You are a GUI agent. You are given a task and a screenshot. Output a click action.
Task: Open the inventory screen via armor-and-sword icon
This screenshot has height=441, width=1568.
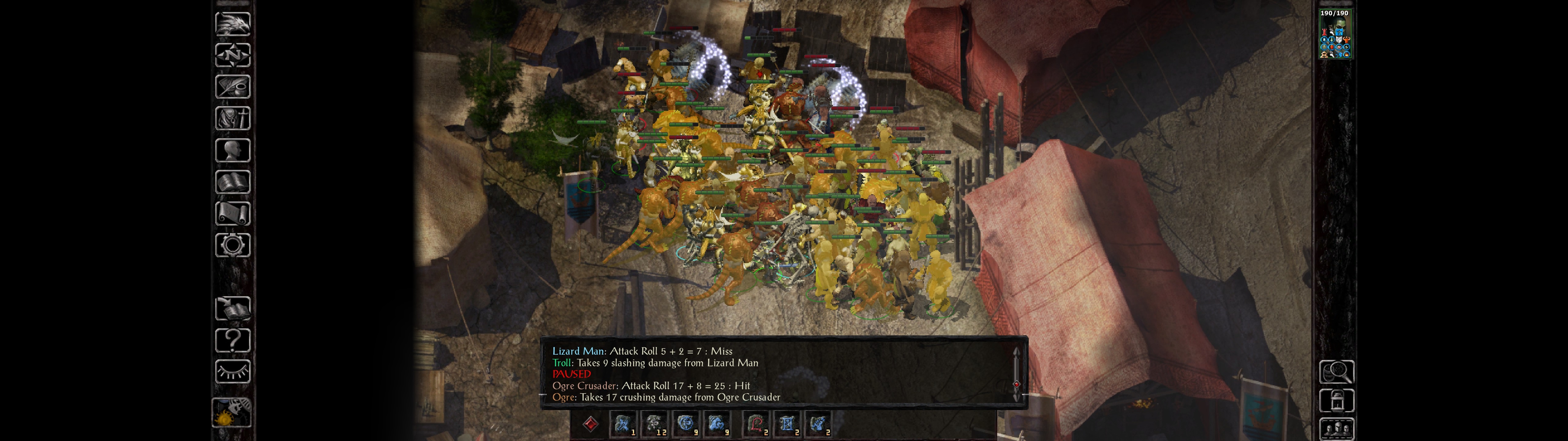click(x=232, y=118)
